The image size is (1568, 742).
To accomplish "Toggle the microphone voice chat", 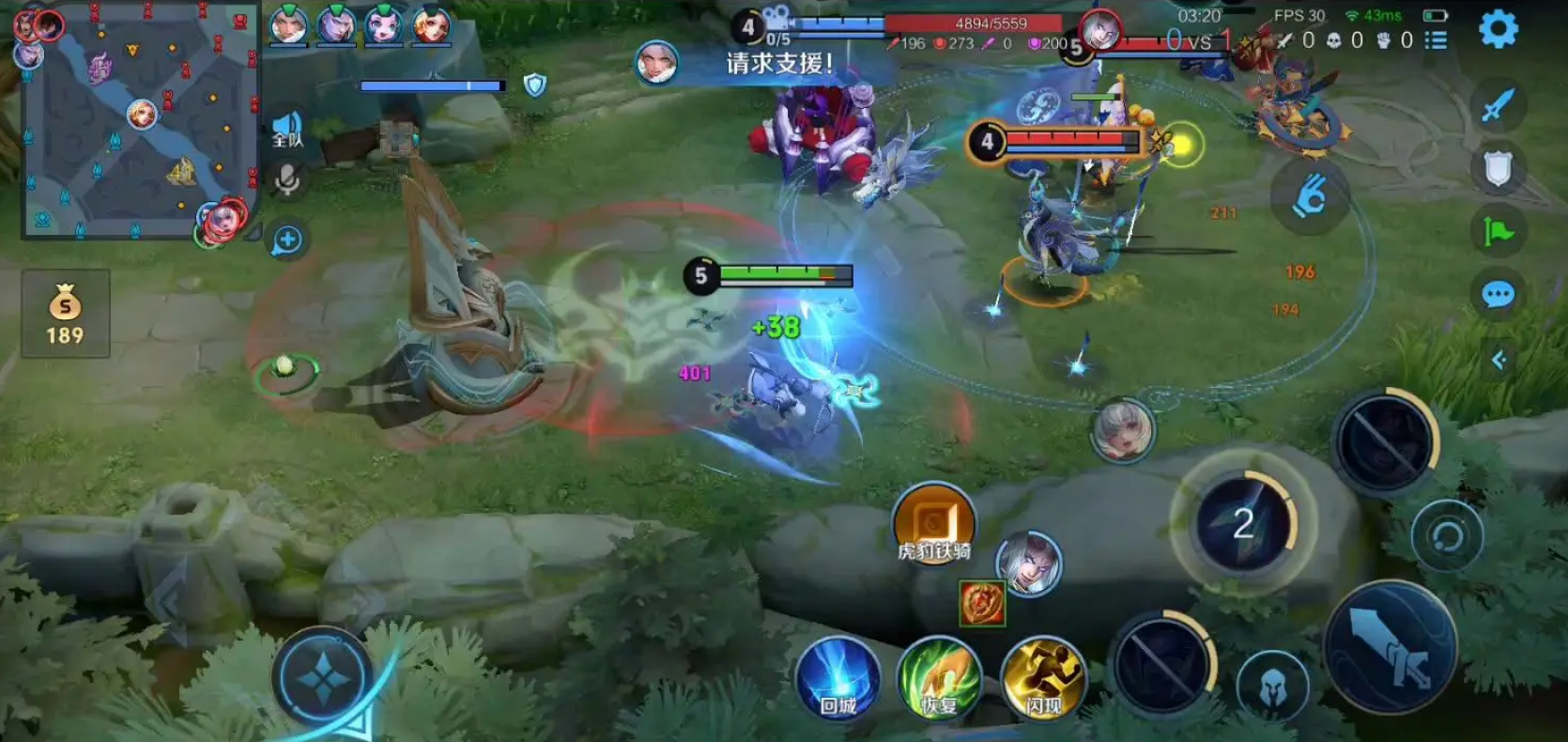I will pyautogui.click(x=287, y=179).
